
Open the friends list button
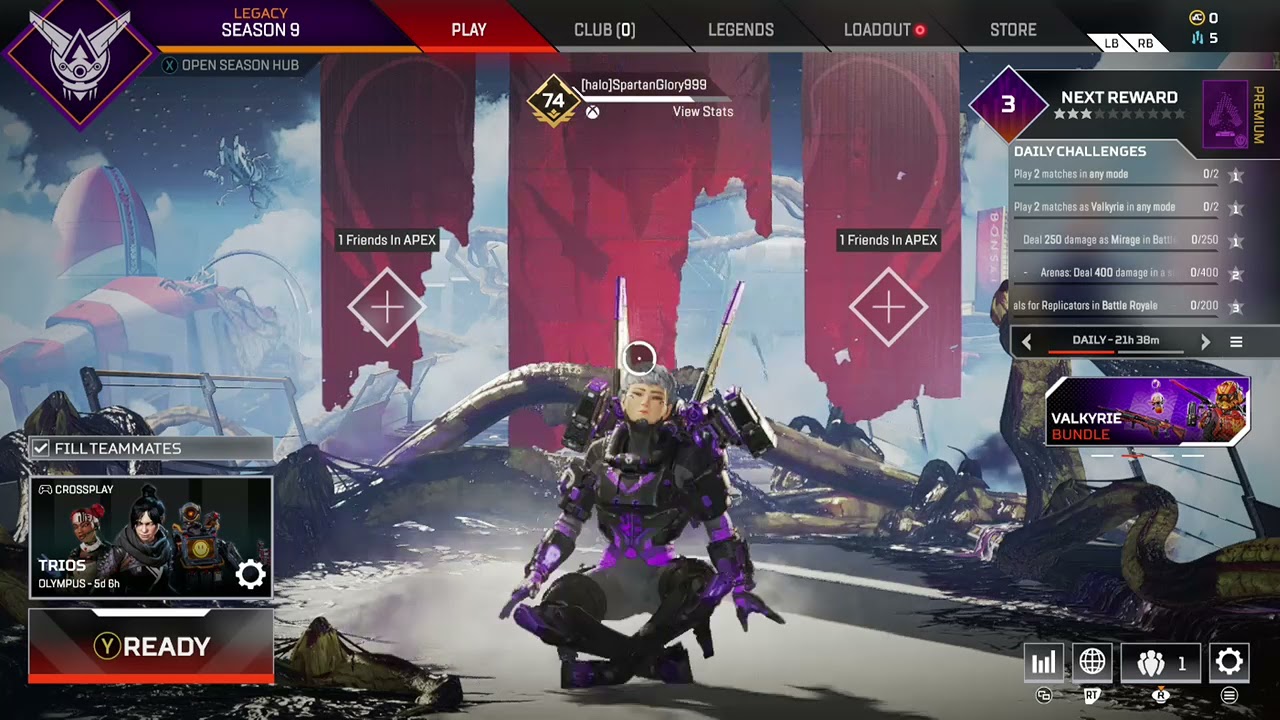[x=1160, y=662]
